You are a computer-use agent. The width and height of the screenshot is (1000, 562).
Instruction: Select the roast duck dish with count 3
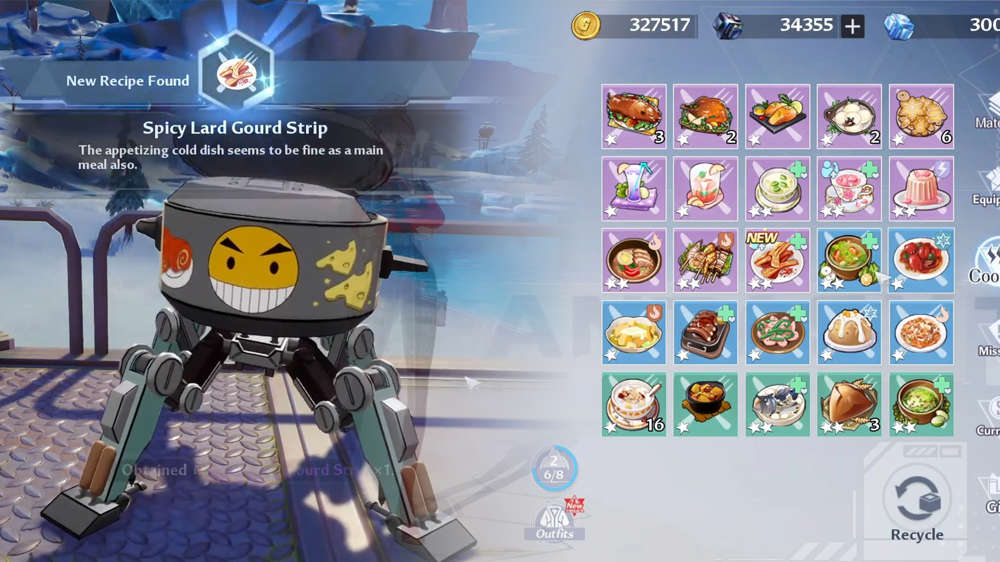click(634, 116)
